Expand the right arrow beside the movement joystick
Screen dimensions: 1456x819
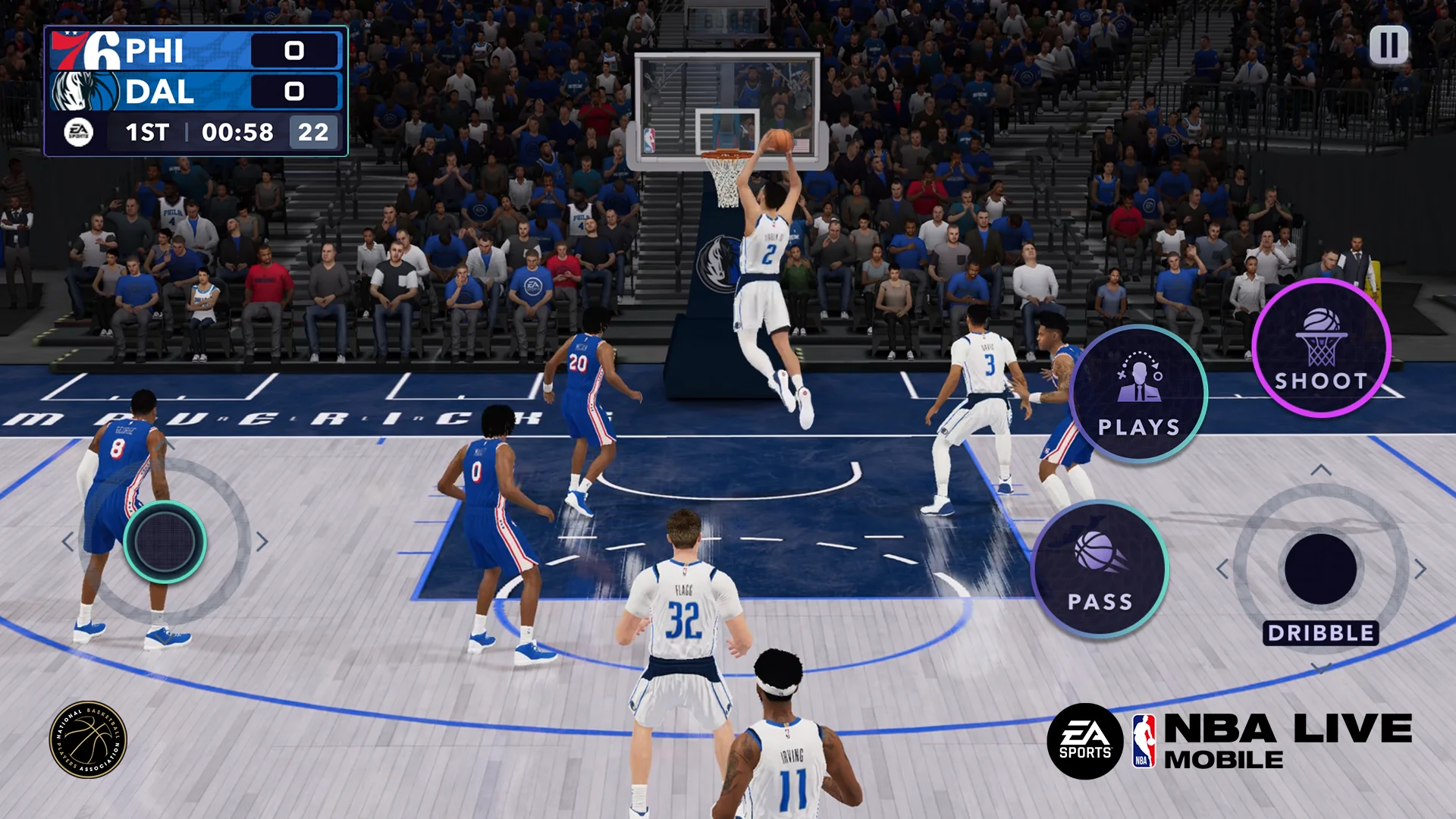point(262,540)
